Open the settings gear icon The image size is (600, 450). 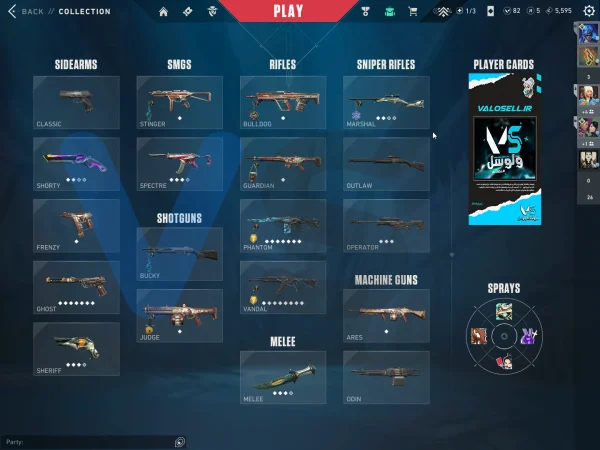pos(588,12)
